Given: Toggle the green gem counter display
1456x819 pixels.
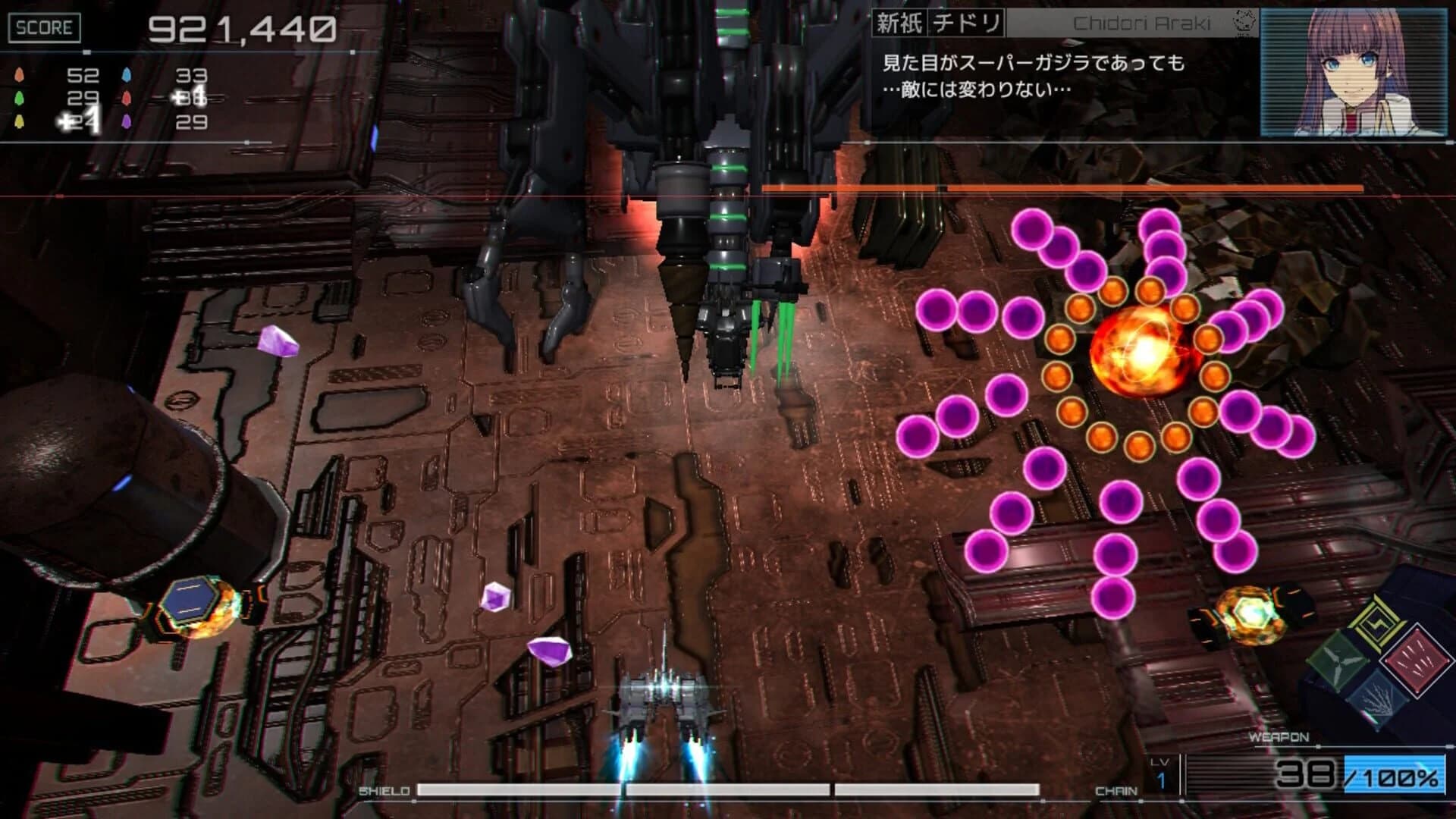Looking at the screenshot, I should coord(19,99).
